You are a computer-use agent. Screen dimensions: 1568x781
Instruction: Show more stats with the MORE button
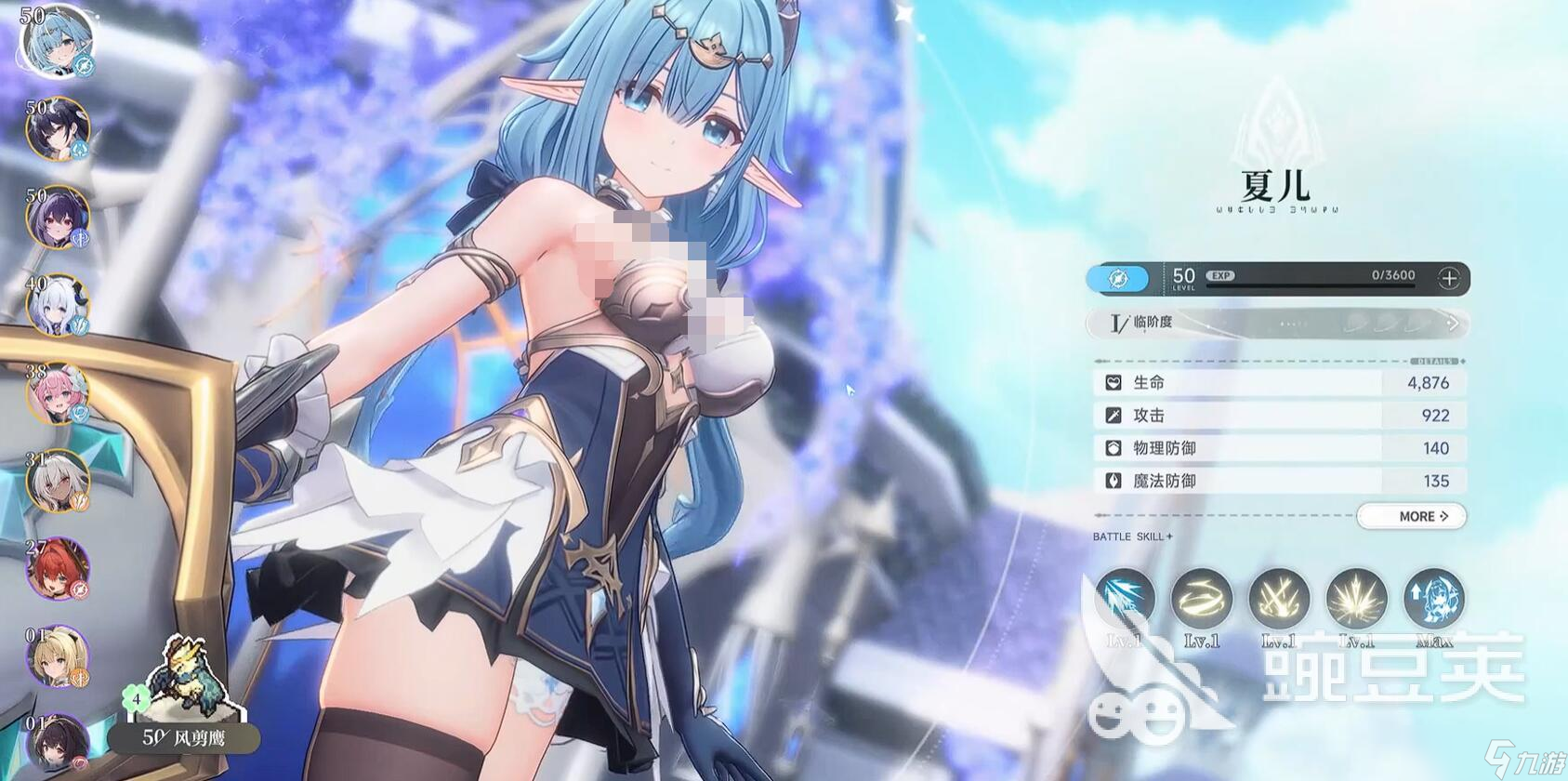pyautogui.click(x=1411, y=516)
